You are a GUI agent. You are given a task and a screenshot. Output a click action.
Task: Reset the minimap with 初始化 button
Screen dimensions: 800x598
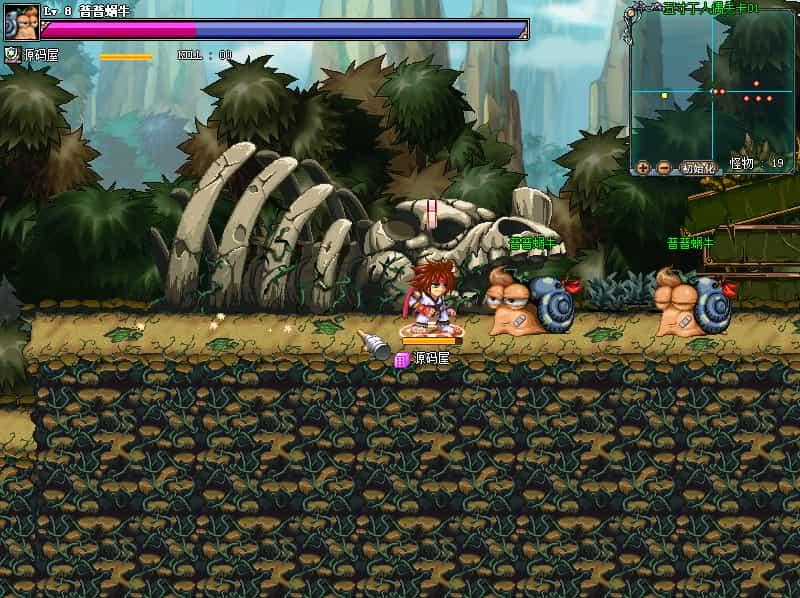tap(699, 167)
